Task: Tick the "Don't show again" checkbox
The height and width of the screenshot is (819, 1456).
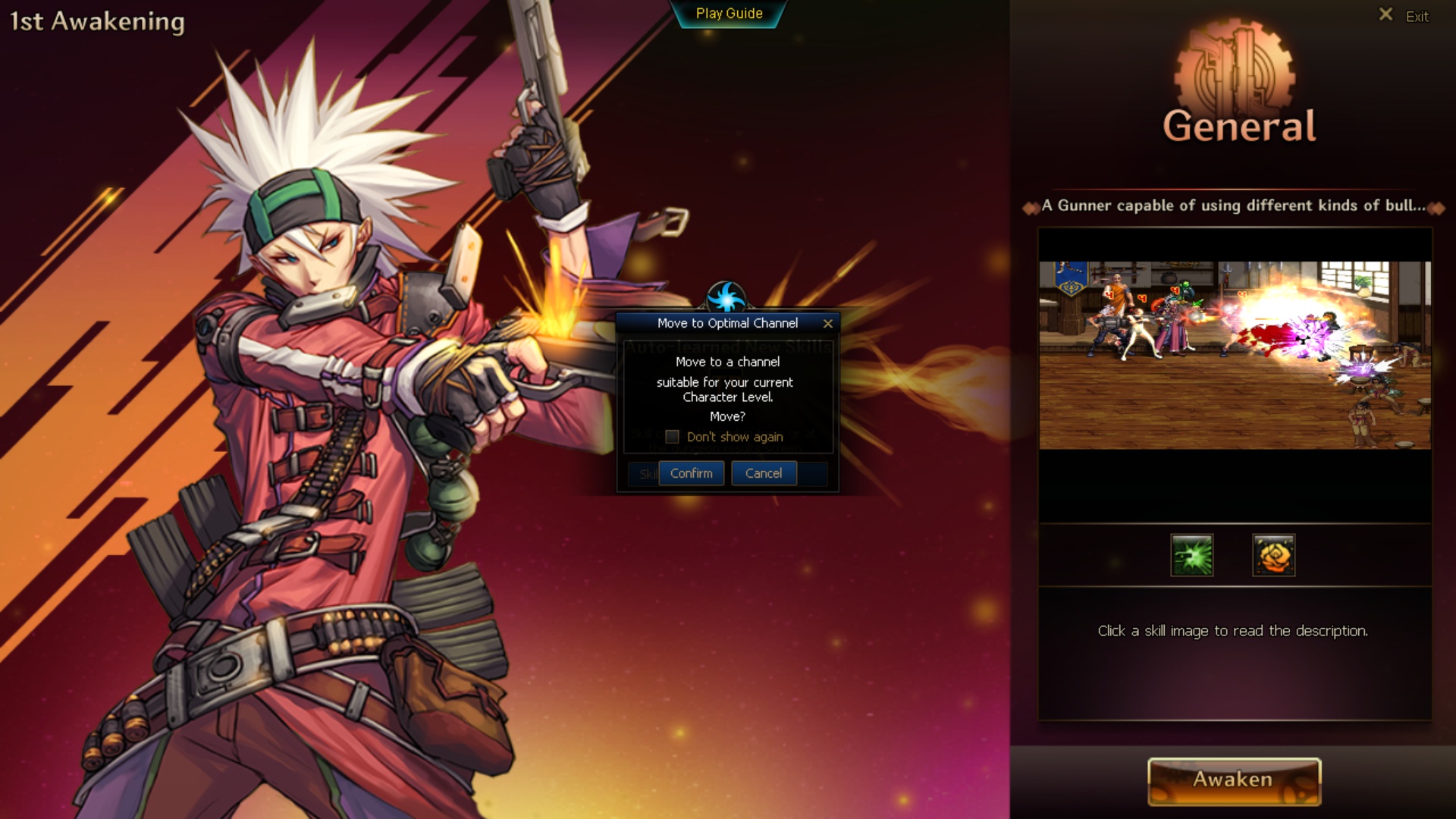Action: pyautogui.click(x=672, y=437)
